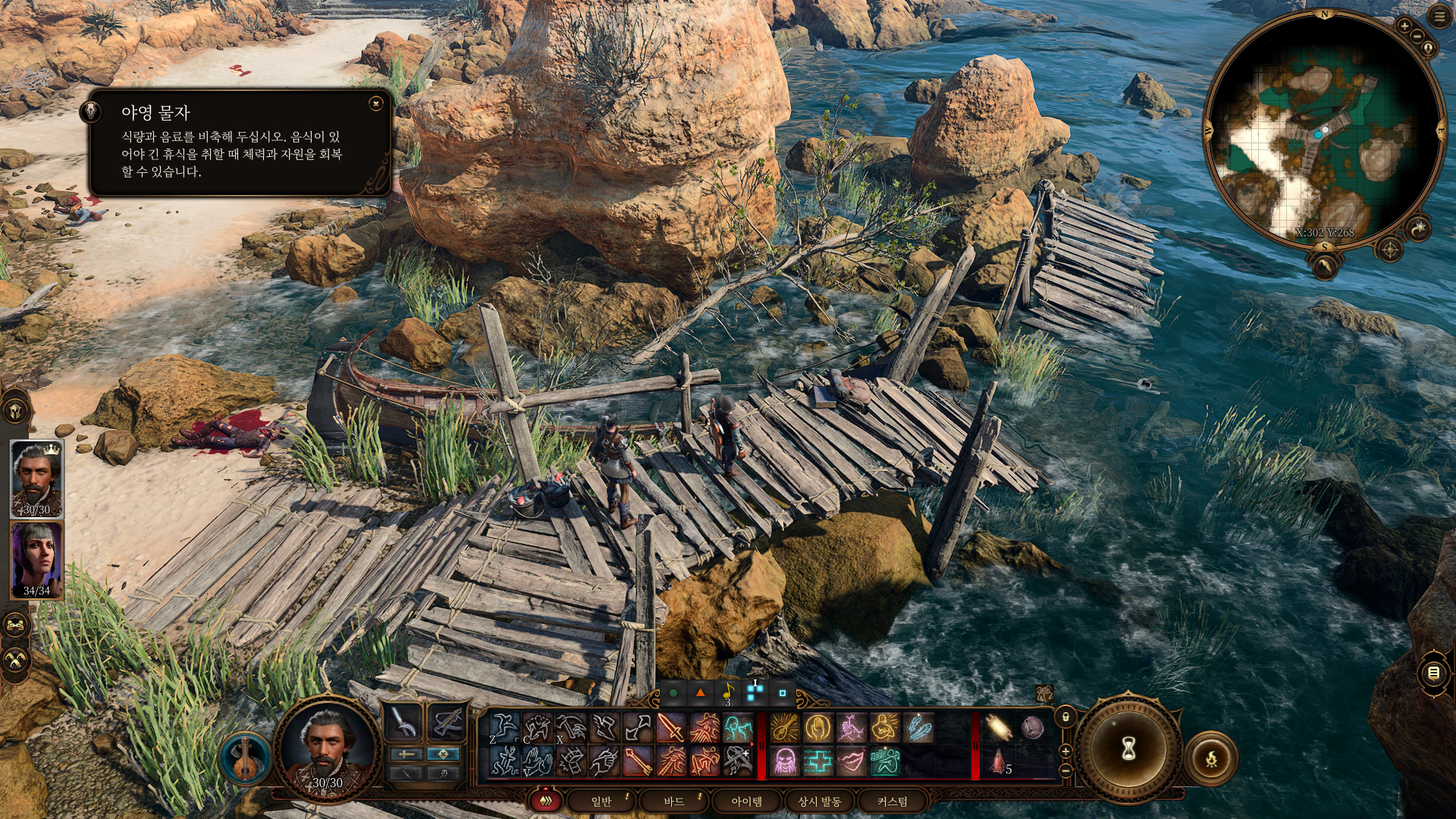The width and height of the screenshot is (1456, 819).
Task: Select the orange sword attack action
Action: click(670, 728)
